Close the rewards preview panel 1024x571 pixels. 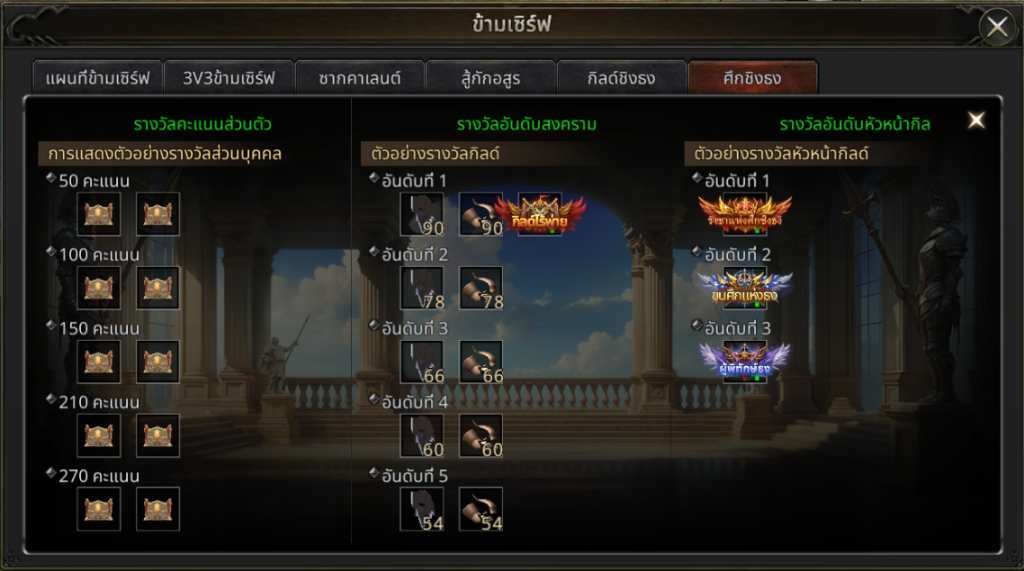click(976, 121)
